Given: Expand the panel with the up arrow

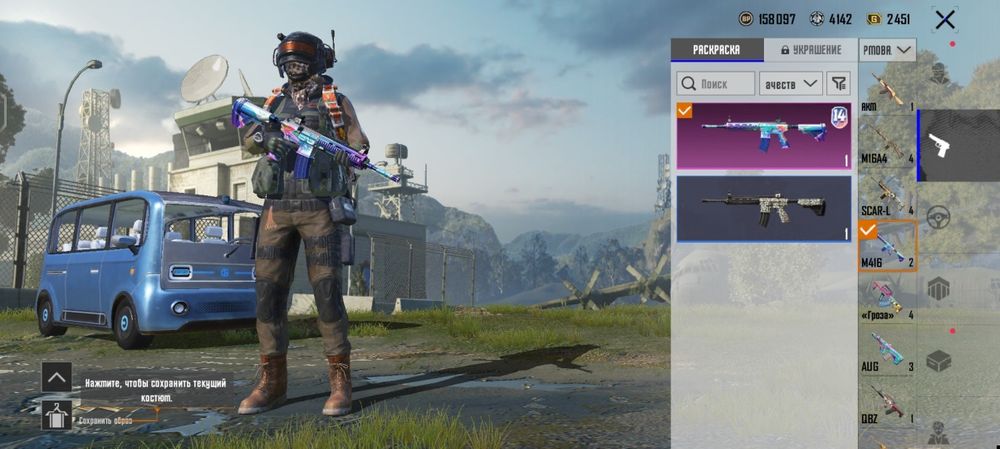Looking at the screenshot, I should [56, 377].
